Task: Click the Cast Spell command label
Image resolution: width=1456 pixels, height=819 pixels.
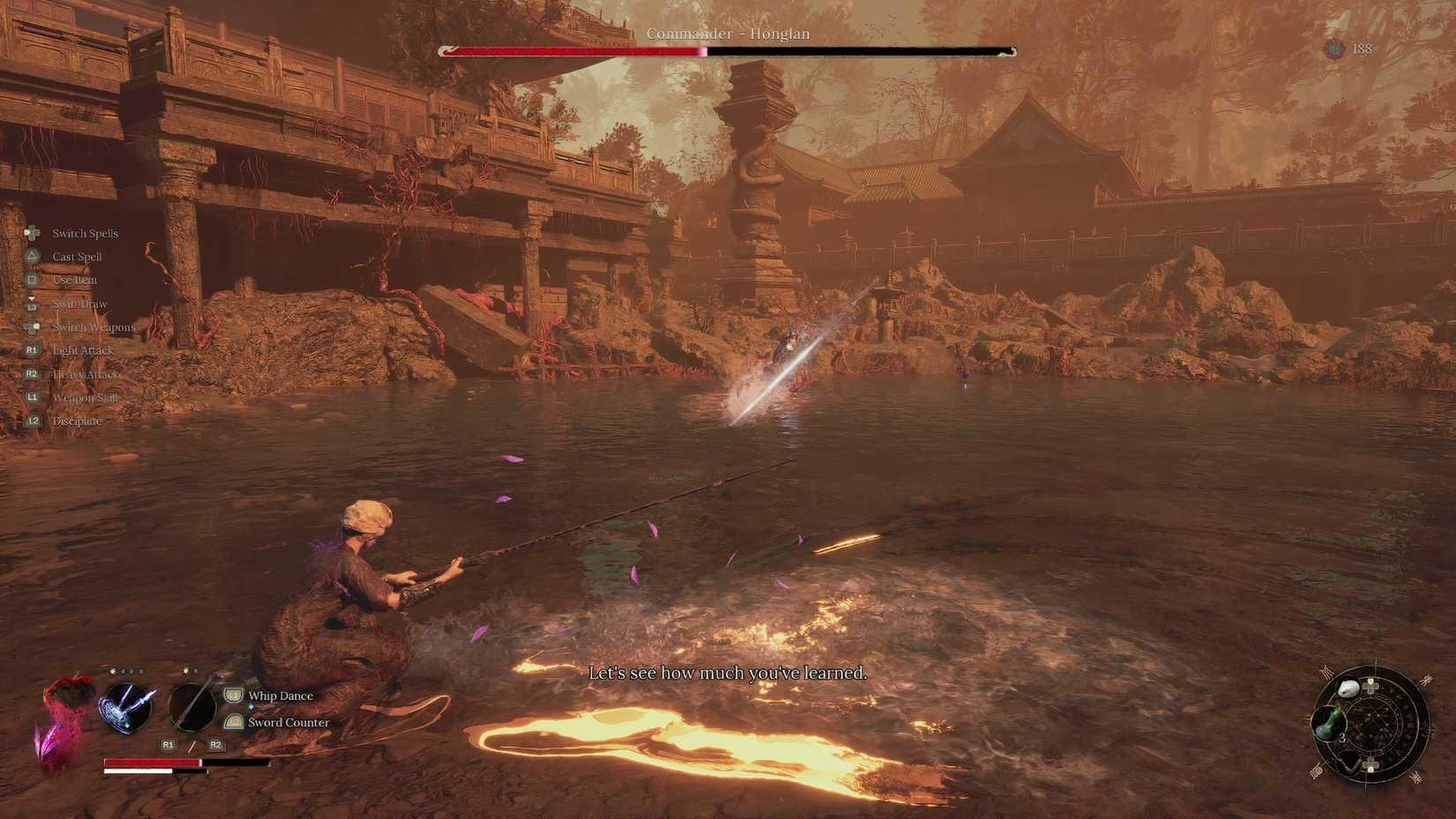Action: tap(79, 256)
